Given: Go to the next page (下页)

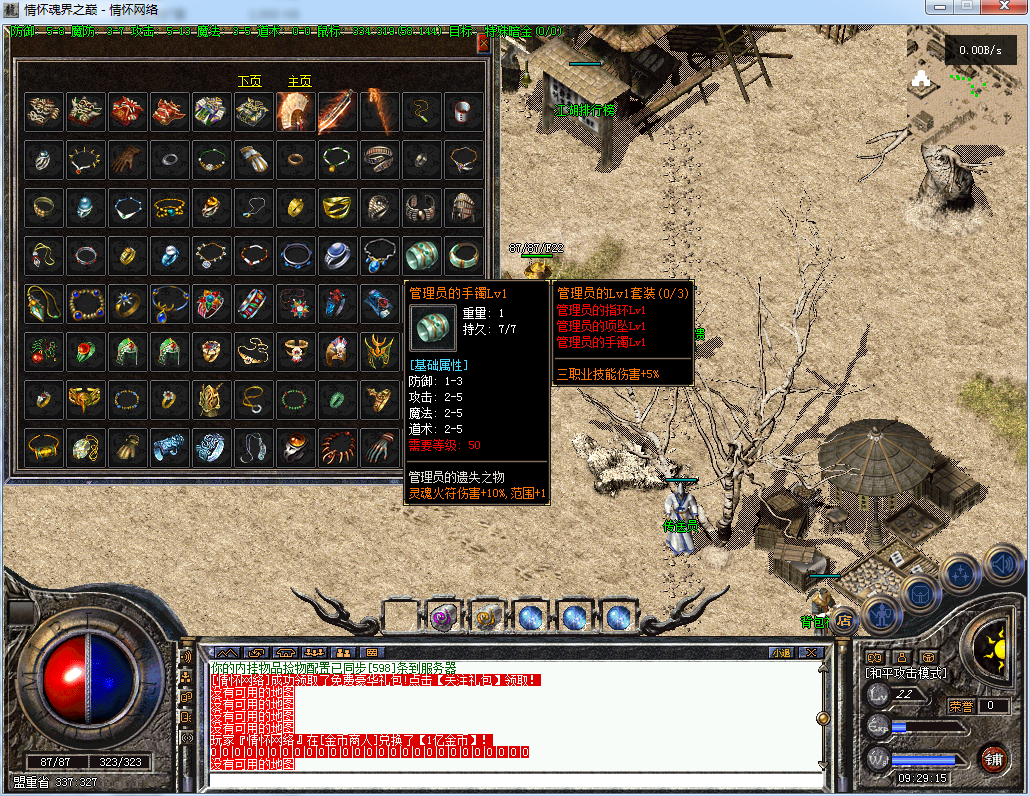Looking at the screenshot, I should (250, 81).
